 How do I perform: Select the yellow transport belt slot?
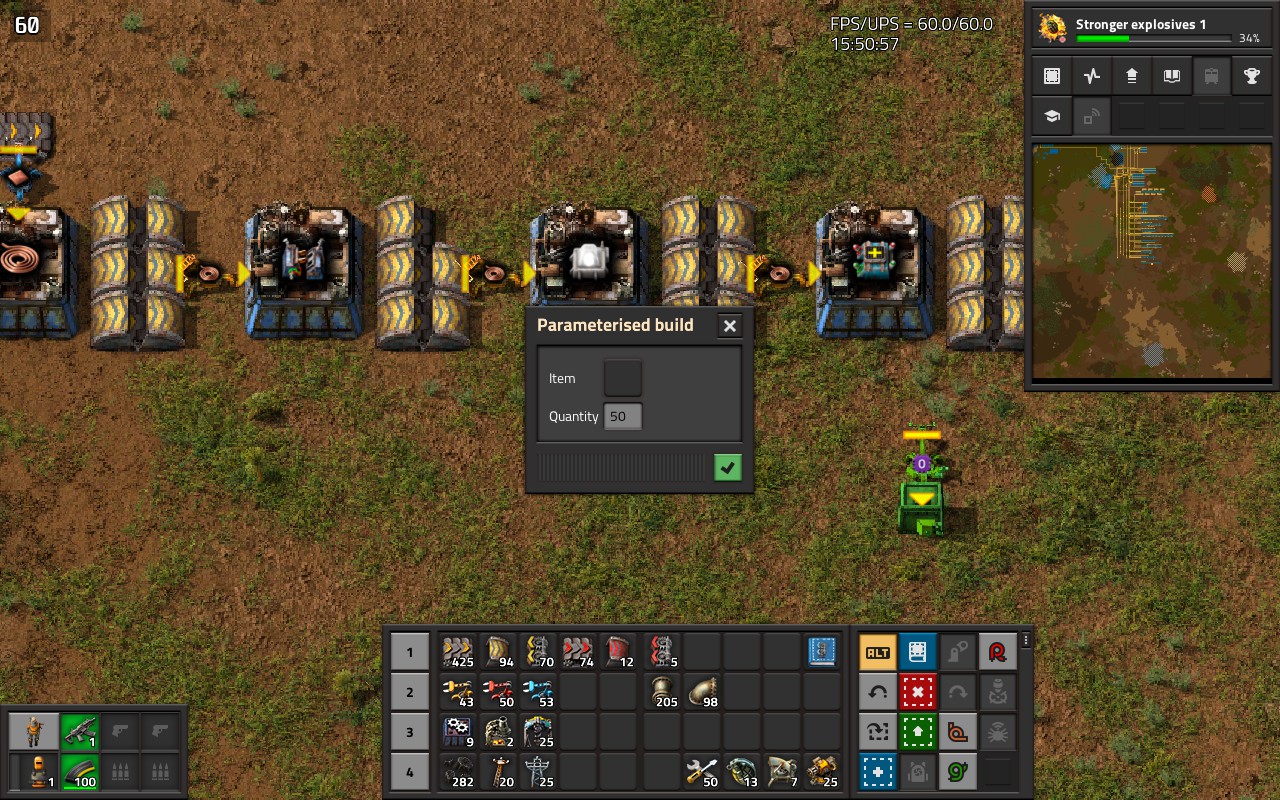458,652
